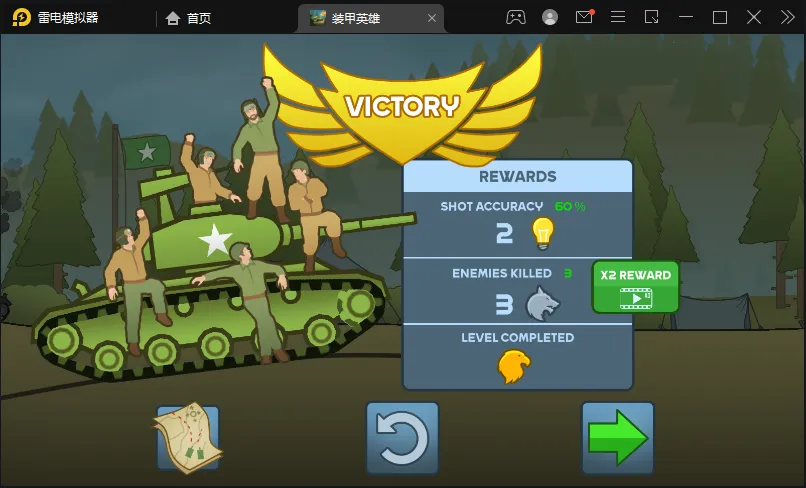Viewport: 806px width, 488px height.
Task: Open the emulator gamepad settings icon
Action: (516, 17)
